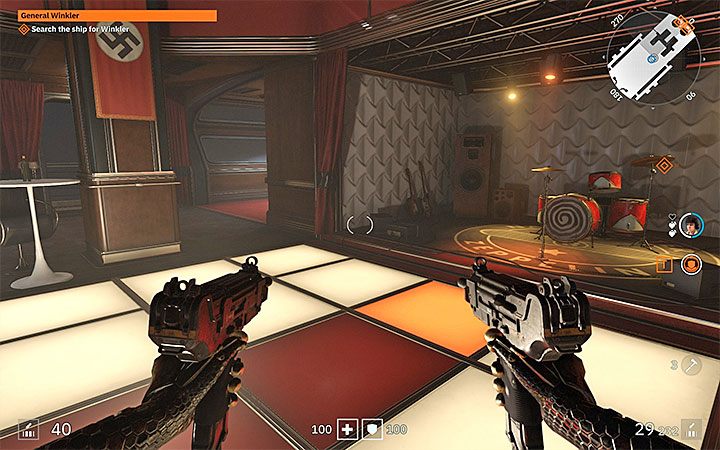Click the white health cross icon
720x450 pixels.
click(346, 429)
